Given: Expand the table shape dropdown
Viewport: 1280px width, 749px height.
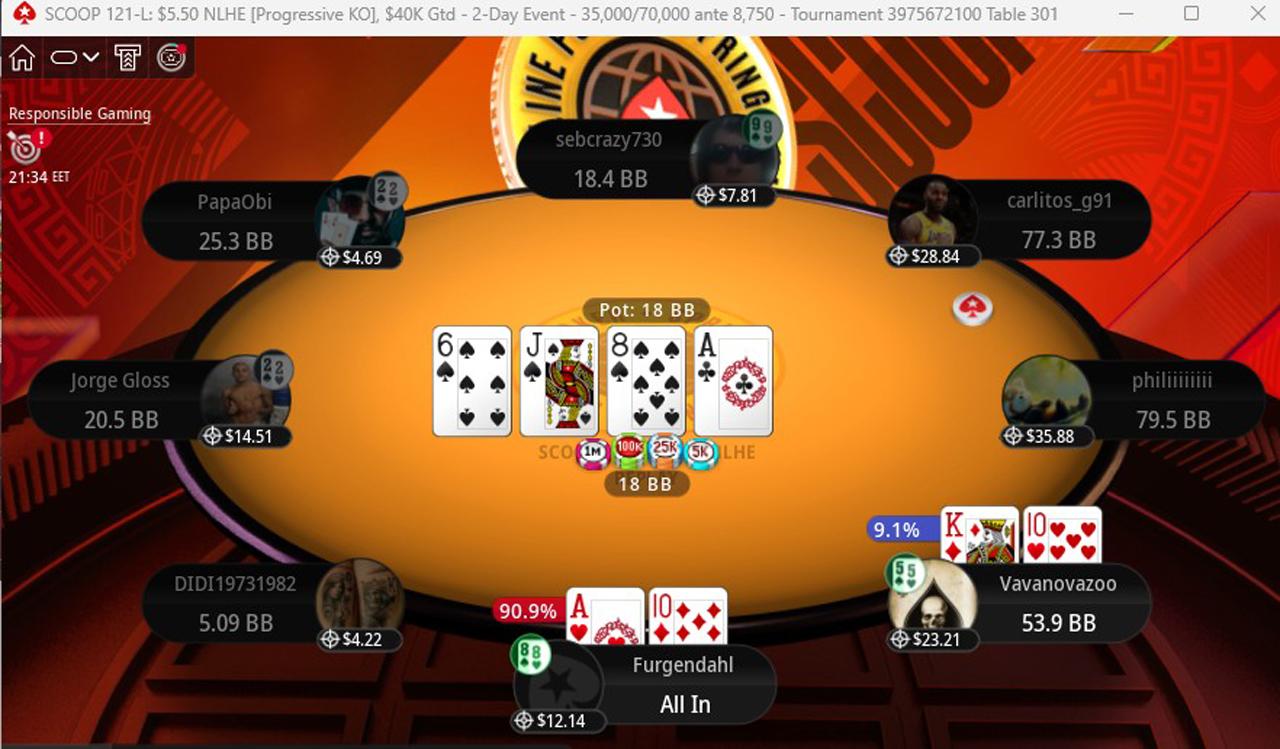Looking at the screenshot, I should point(75,59).
